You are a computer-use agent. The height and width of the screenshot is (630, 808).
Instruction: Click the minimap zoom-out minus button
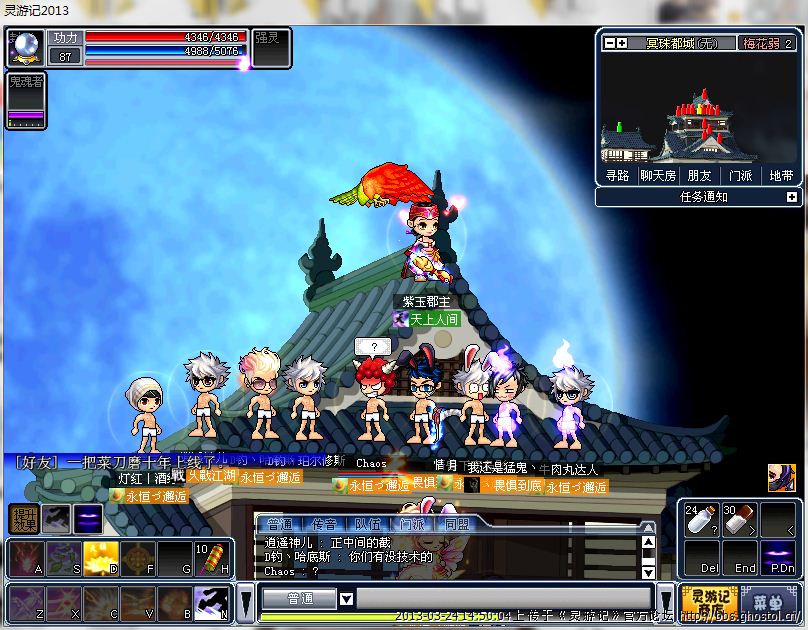click(608, 43)
